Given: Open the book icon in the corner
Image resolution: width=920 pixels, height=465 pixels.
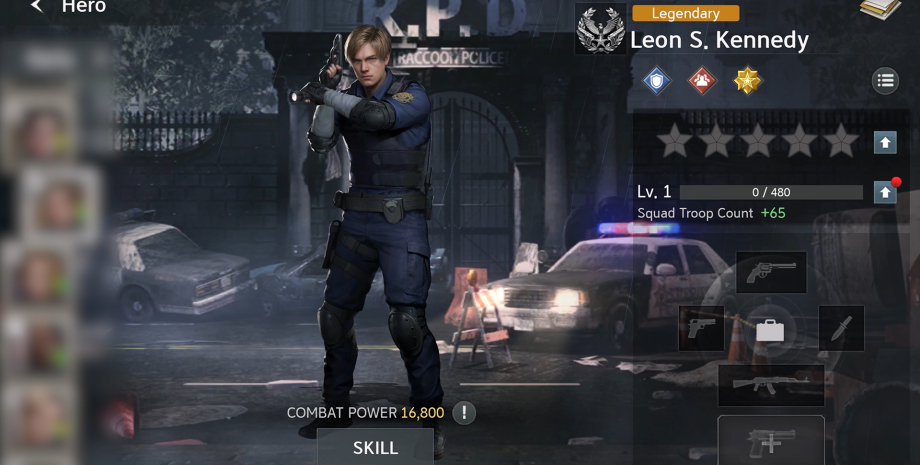Looking at the screenshot, I should tap(880, 8).
